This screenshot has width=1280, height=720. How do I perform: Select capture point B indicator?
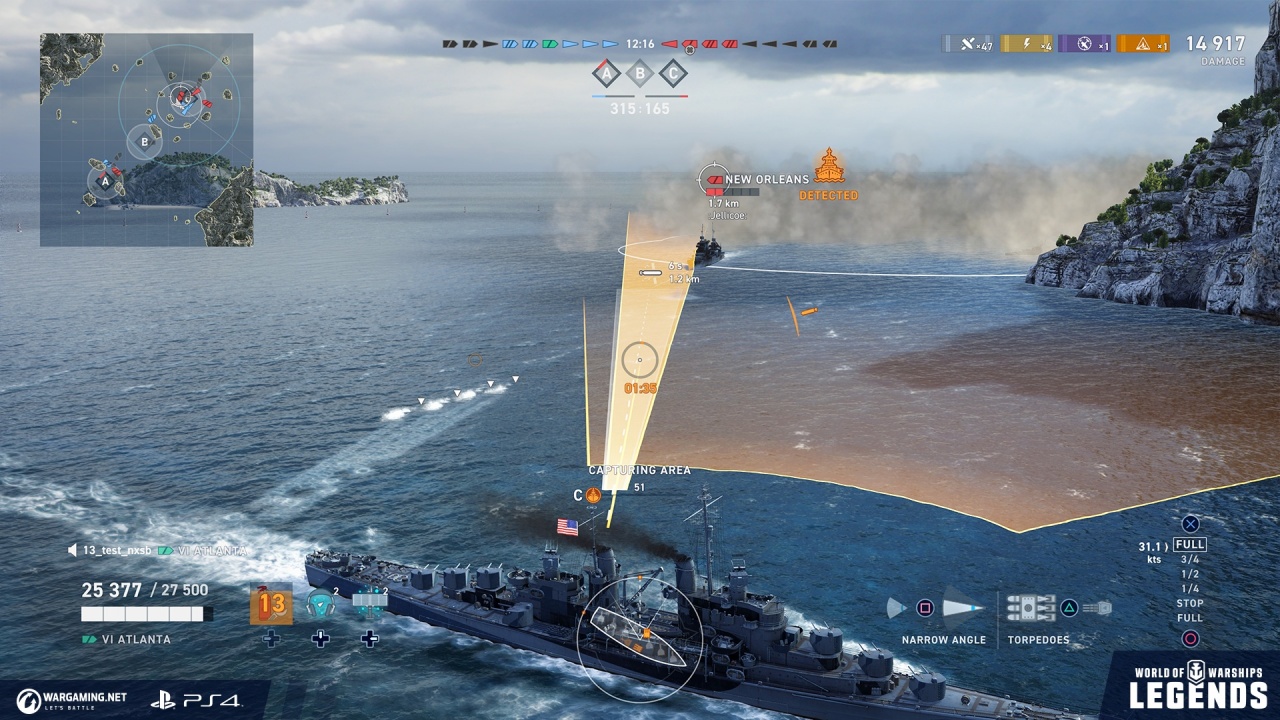coord(639,73)
